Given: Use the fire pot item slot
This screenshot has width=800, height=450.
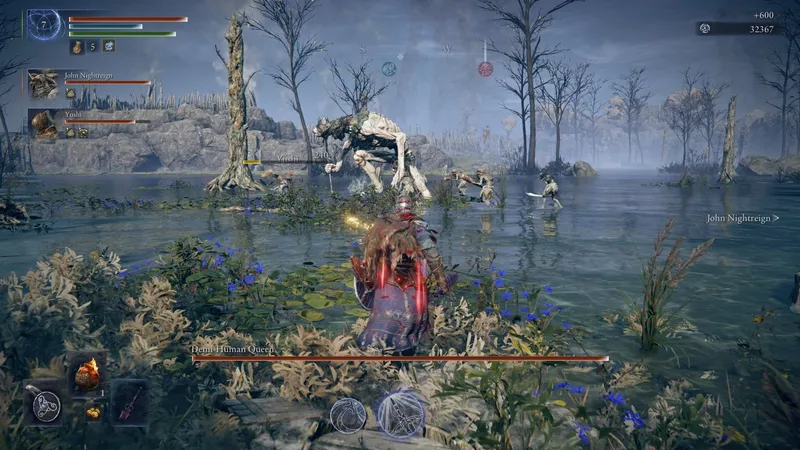Looking at the screenshot, I should tap(87, 374).
